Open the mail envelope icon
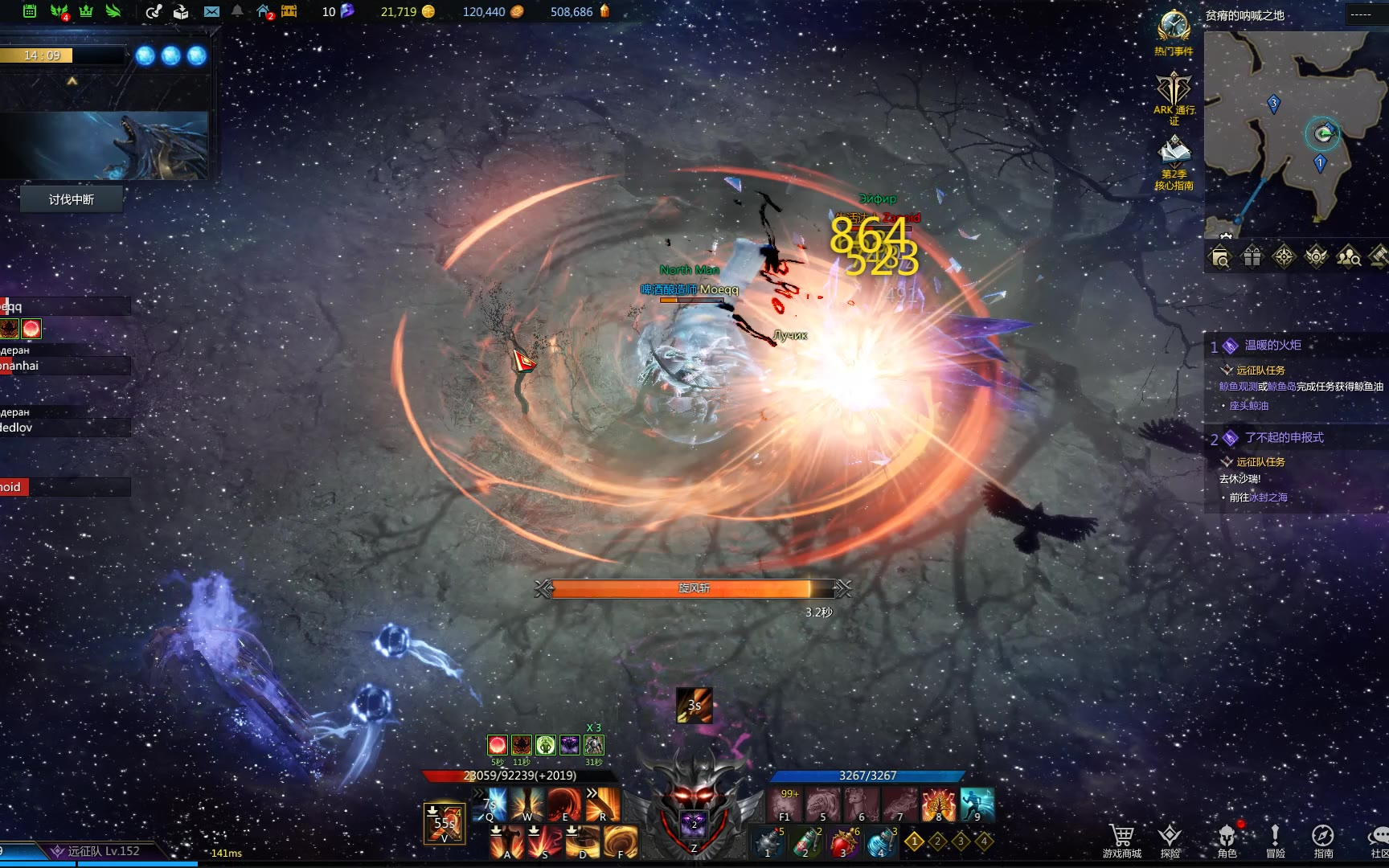Screen dimensions: 1389x868 pos(211,11)
